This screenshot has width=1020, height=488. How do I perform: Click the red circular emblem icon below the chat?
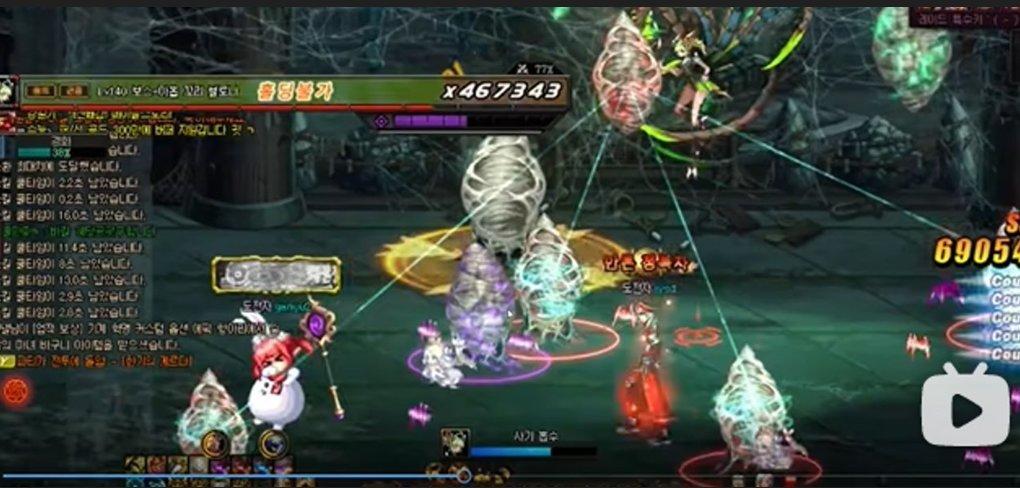coord(15,390)
